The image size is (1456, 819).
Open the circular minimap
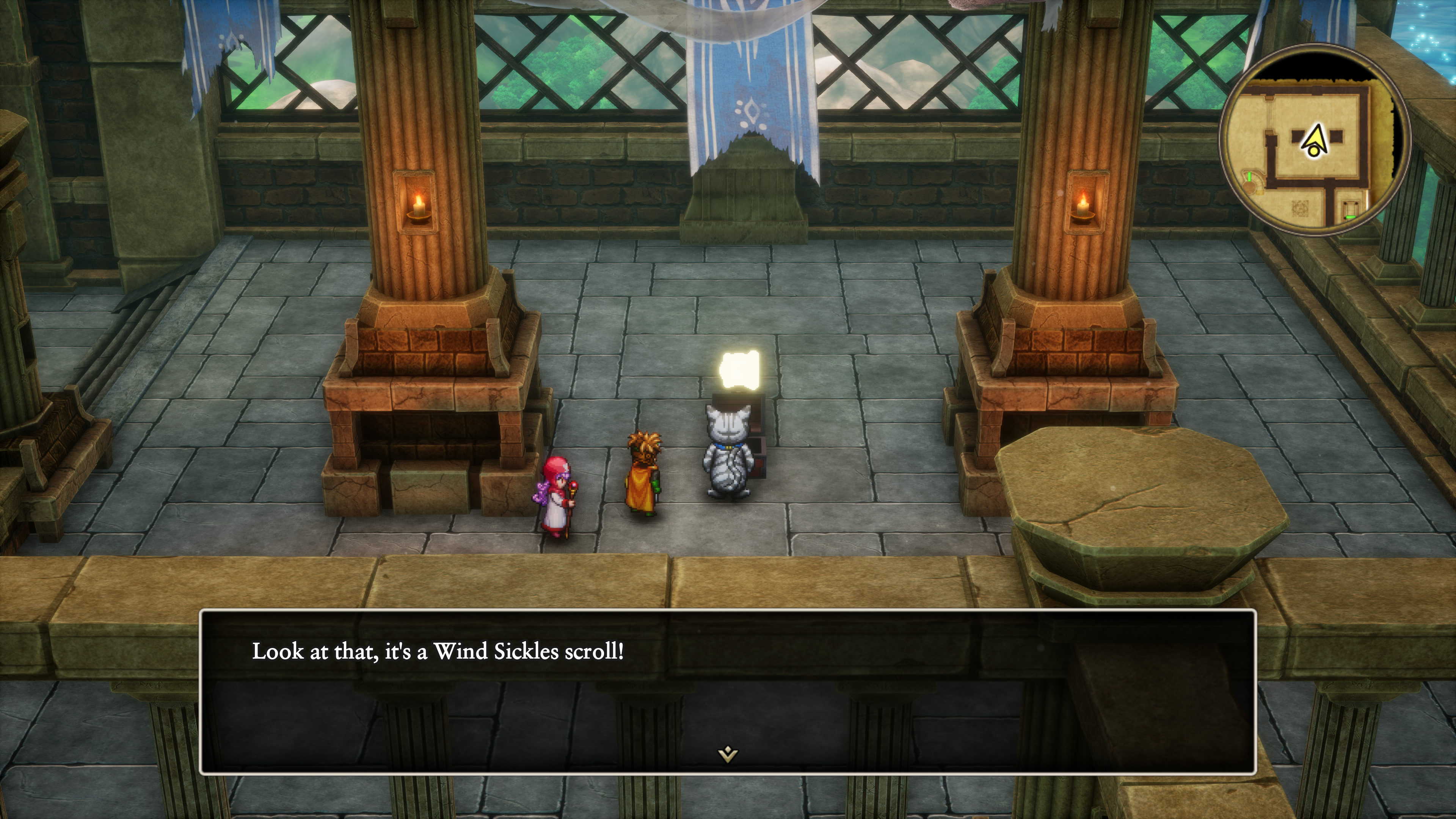coord(1314,140)
